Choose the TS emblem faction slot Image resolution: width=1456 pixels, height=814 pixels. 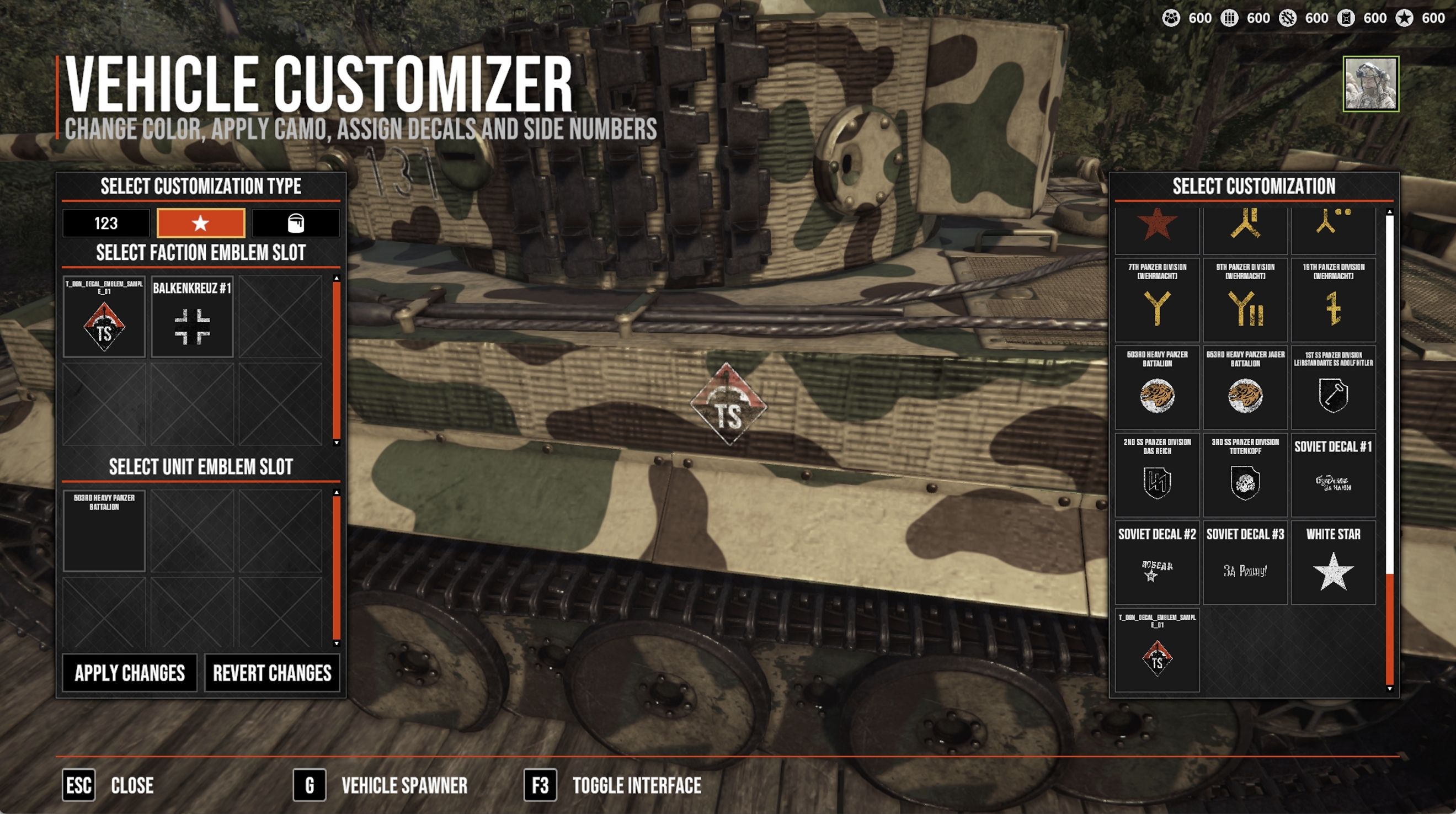(x=104, y=317)
